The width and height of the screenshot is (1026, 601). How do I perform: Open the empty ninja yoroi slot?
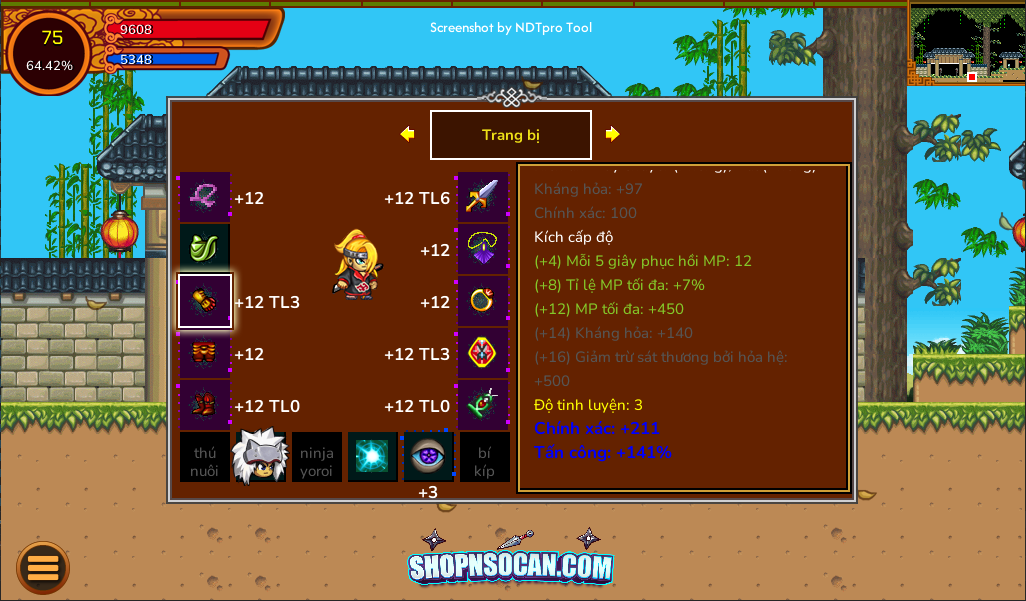pos(317,457)
